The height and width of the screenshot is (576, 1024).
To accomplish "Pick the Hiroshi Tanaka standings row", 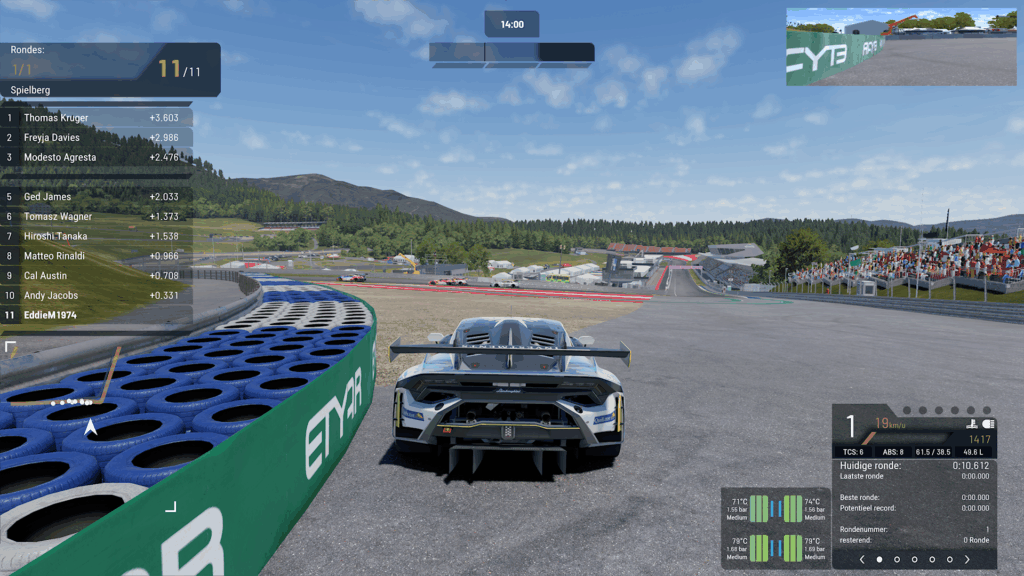I will tap(97, 236).
